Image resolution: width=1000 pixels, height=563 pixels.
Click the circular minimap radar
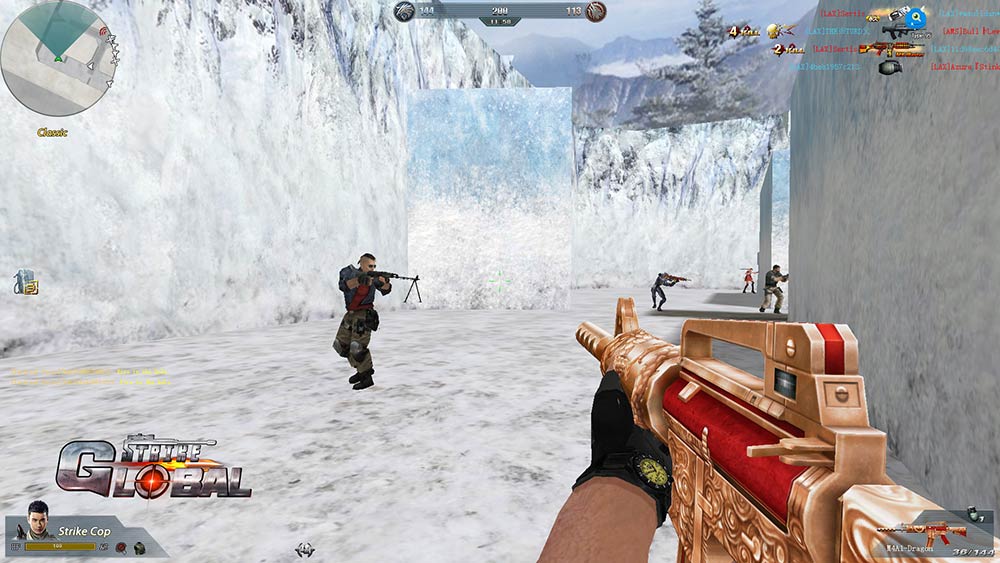click(56, 58)
